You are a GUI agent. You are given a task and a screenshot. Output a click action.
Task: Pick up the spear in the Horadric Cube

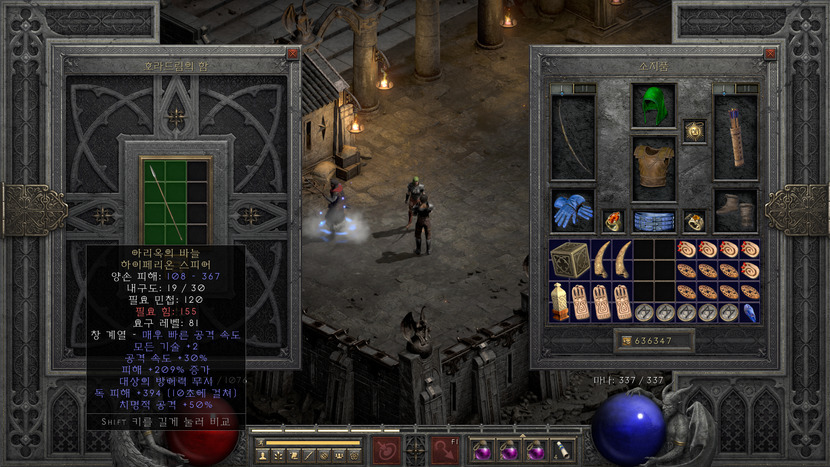click(x=163, y=199)
